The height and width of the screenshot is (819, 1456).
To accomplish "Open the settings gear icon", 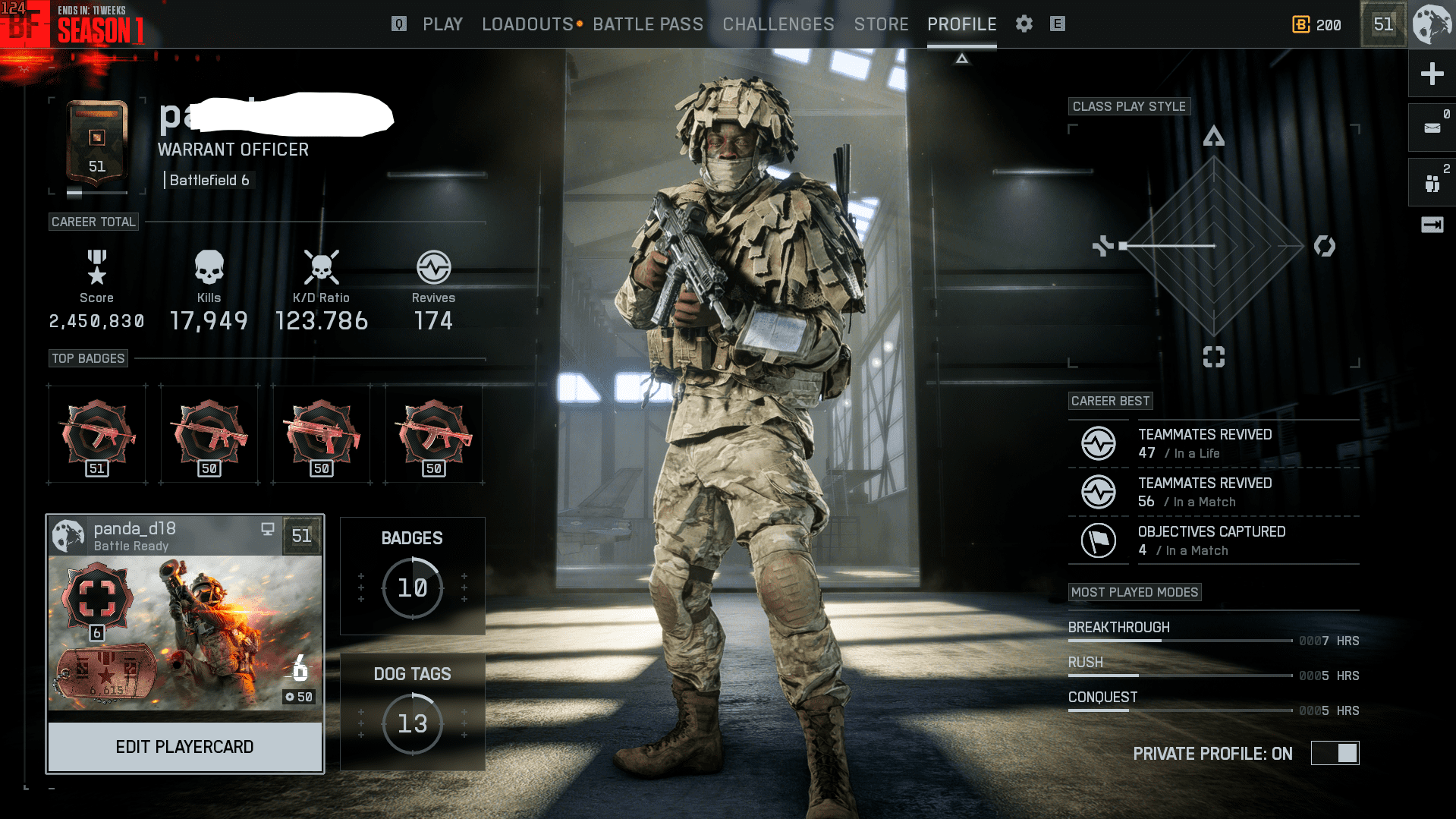I will 1024,24.
